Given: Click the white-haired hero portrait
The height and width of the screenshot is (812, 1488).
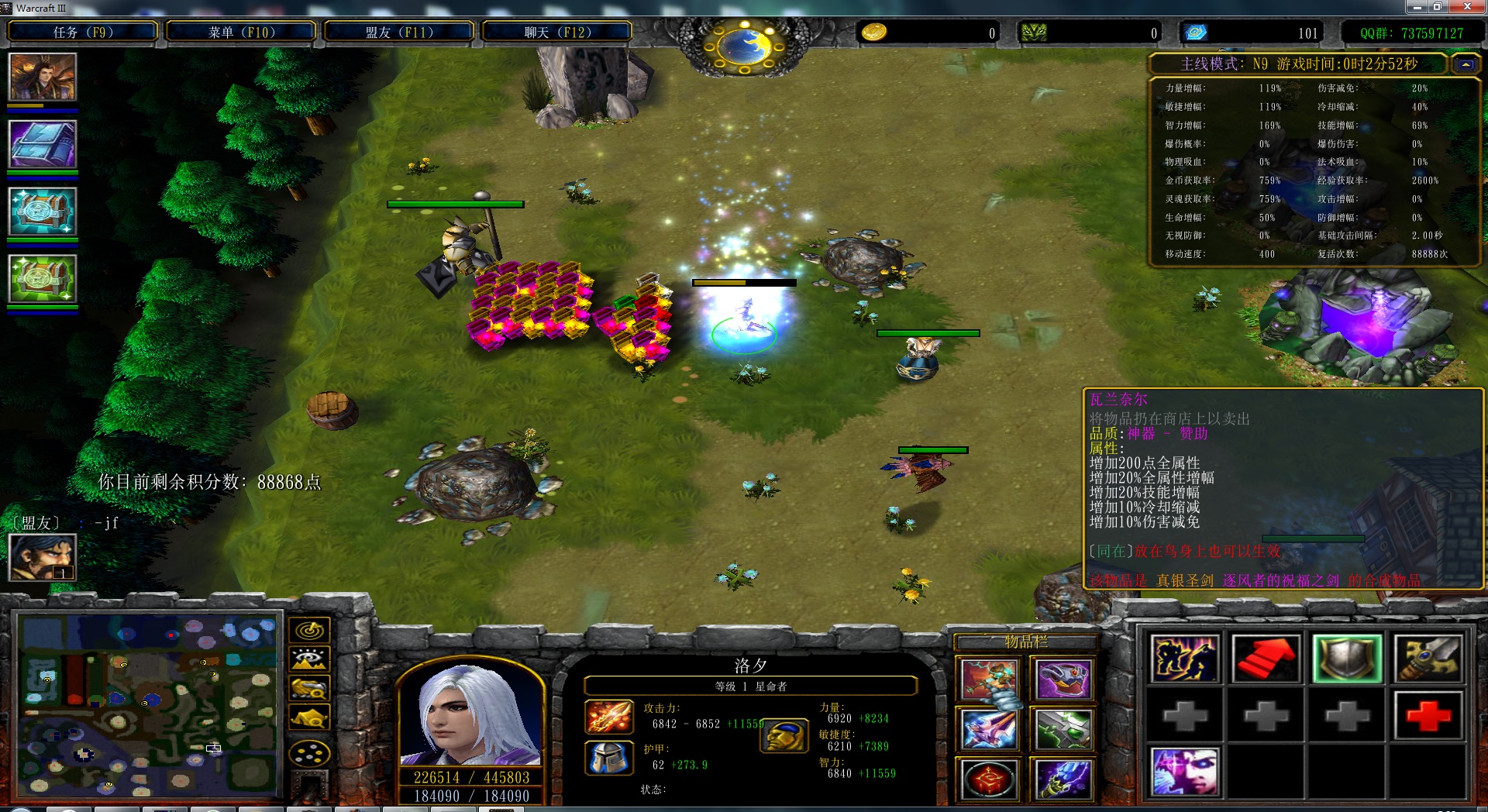Looking at the screenshot, I should (470, 714).
